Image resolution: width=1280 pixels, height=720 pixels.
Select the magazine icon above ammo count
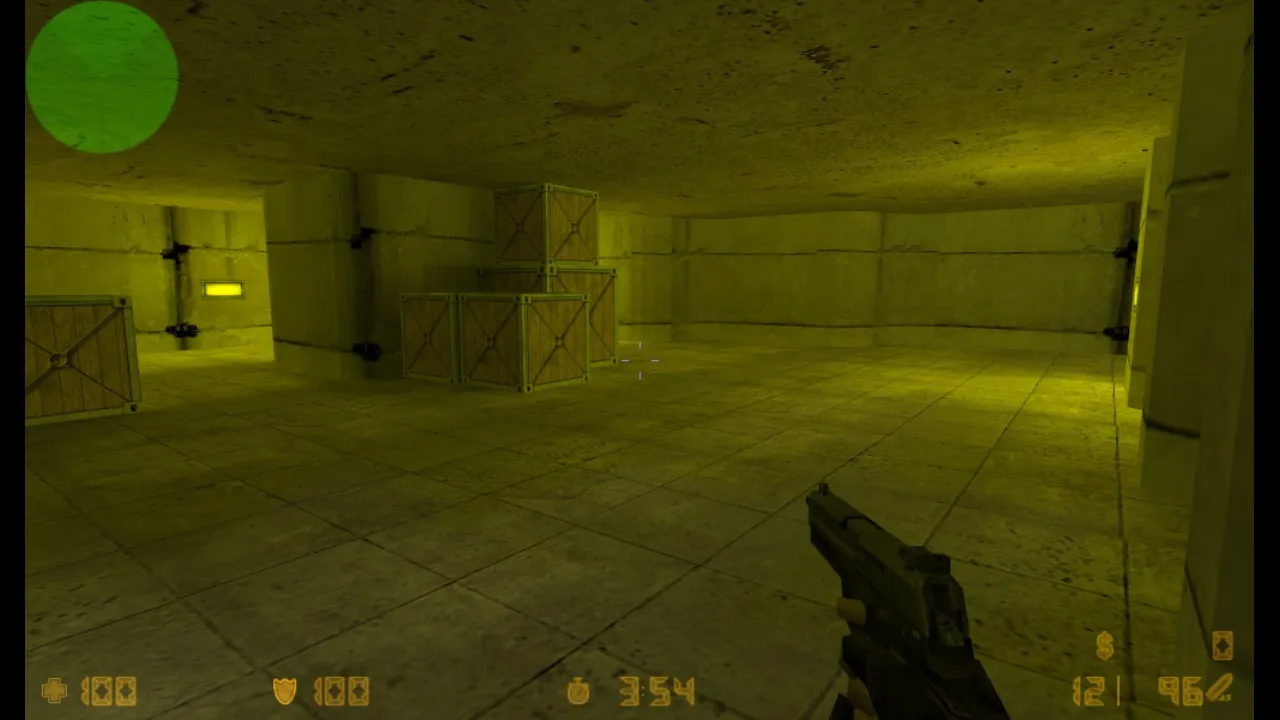(x=1224, y=646)
